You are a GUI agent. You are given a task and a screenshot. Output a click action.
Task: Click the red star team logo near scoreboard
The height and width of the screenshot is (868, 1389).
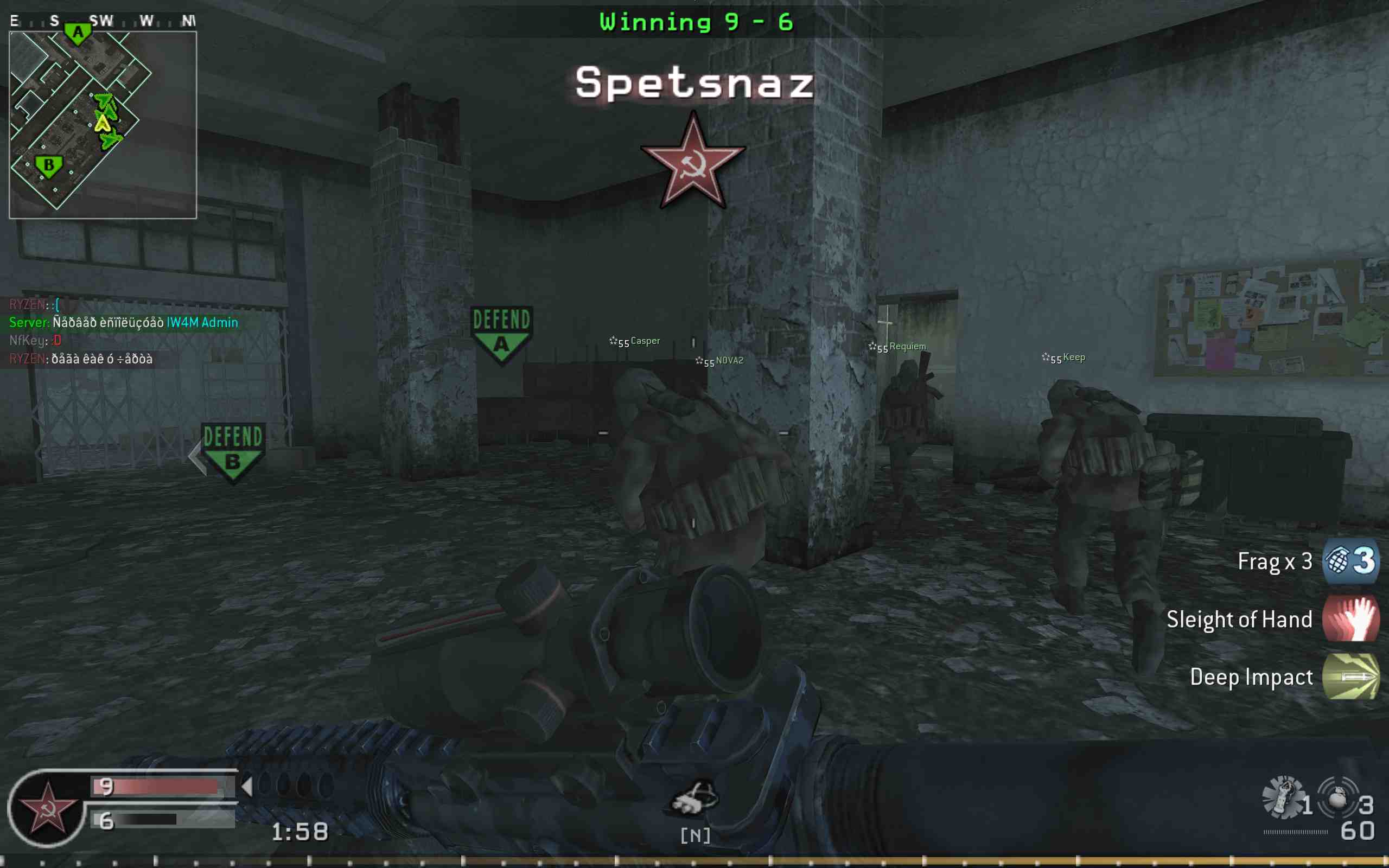click(x=49, y=809)
